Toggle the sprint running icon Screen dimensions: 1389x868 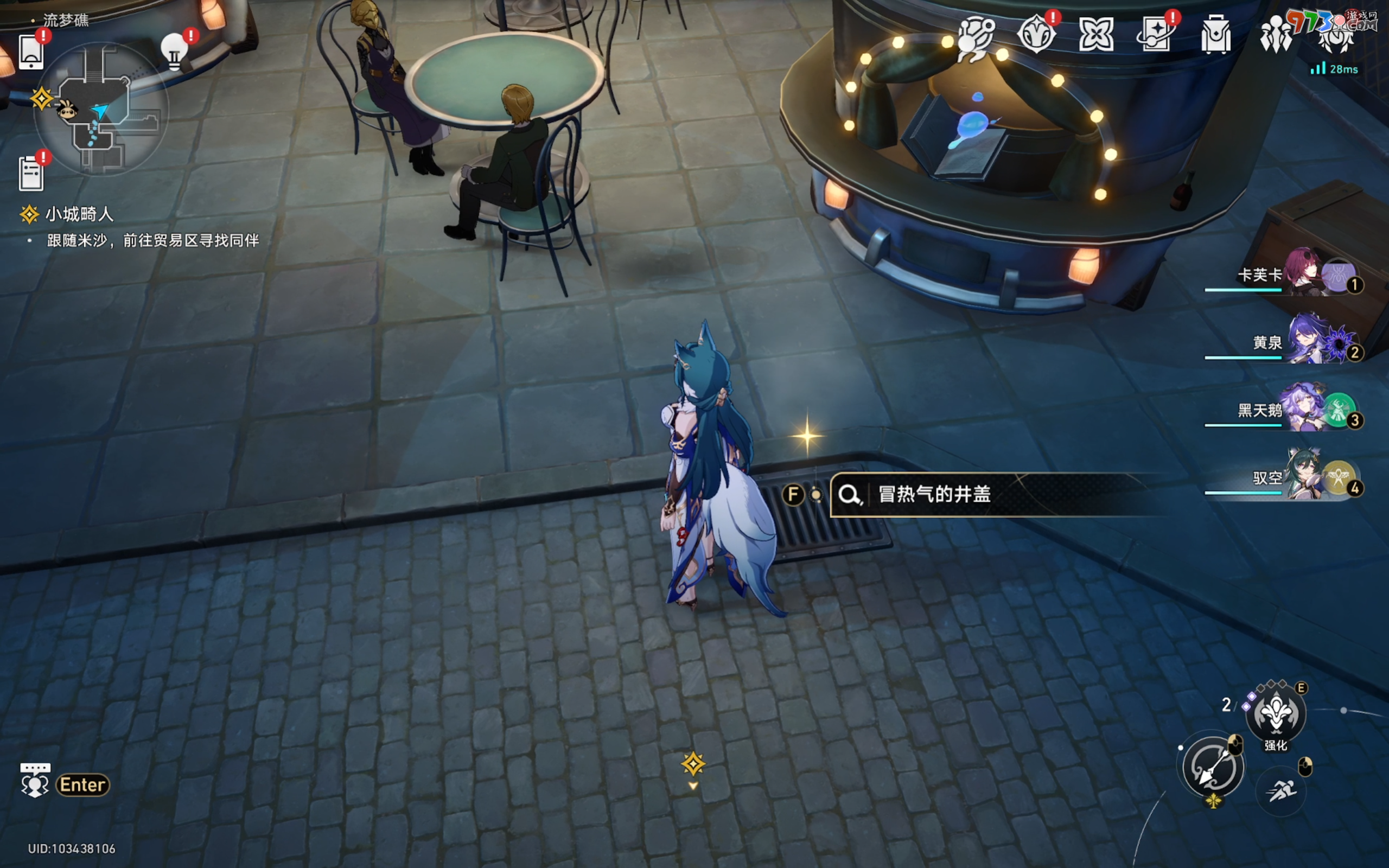pyautogui.click(x=1281, y=792)
